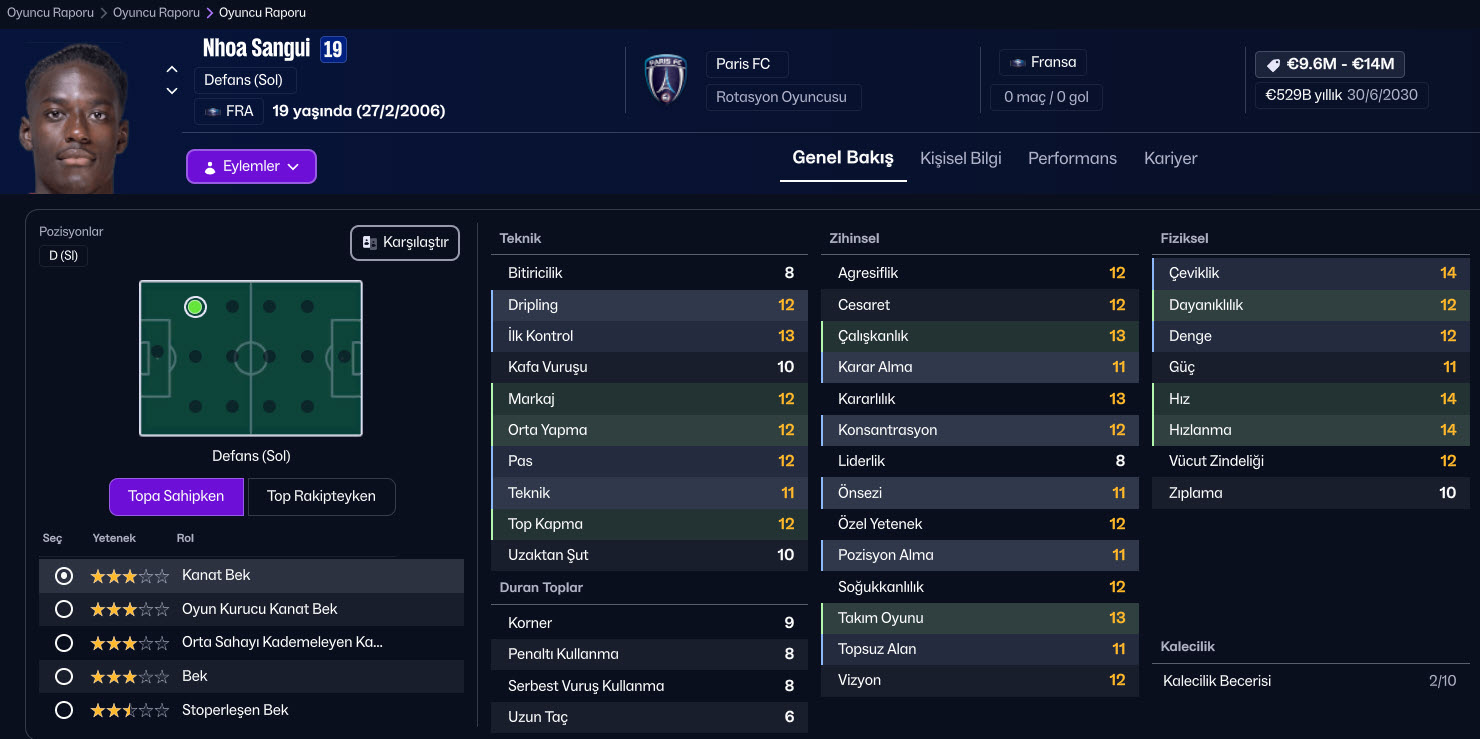Switch to Top Rakipteyken view

321,496
